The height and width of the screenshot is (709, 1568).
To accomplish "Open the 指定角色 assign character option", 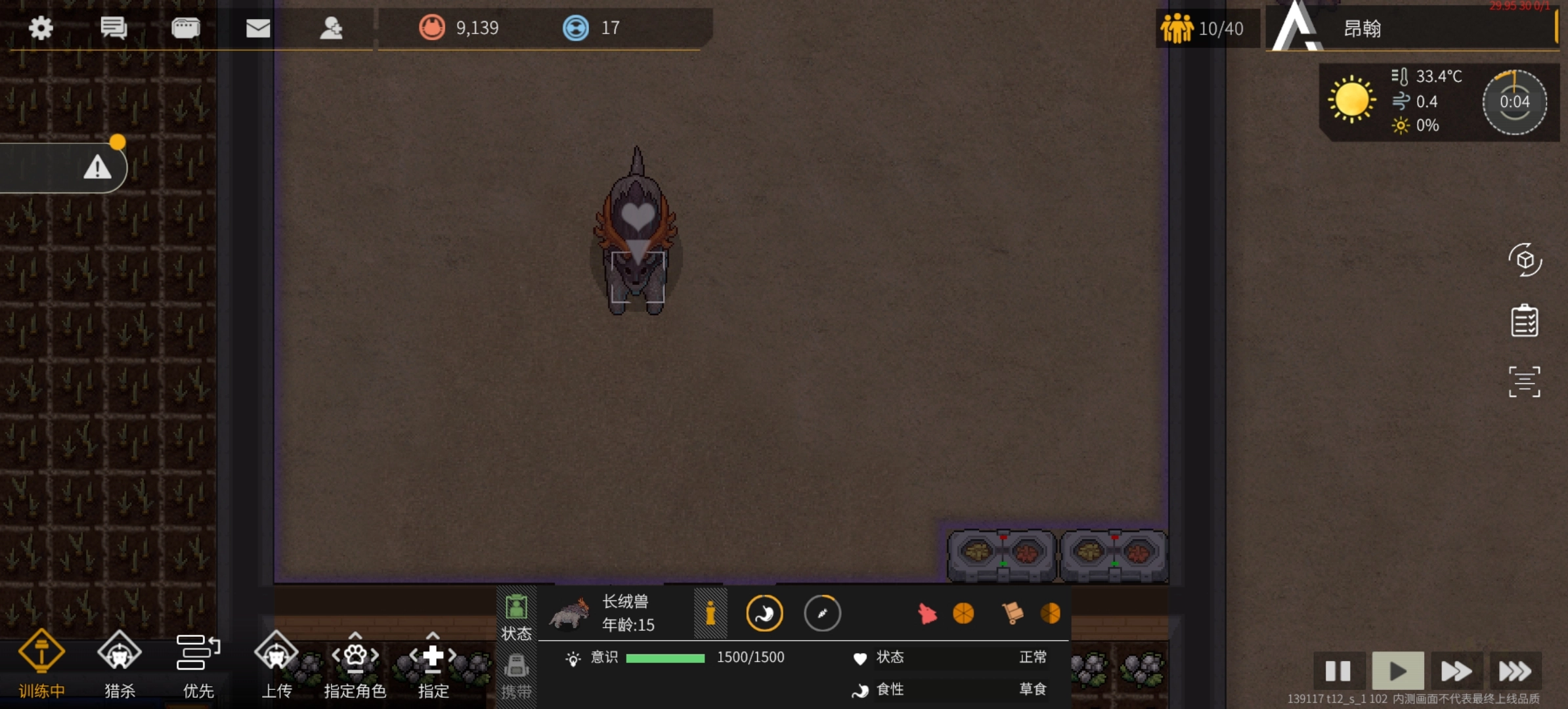I will click(x=355, y=664).
